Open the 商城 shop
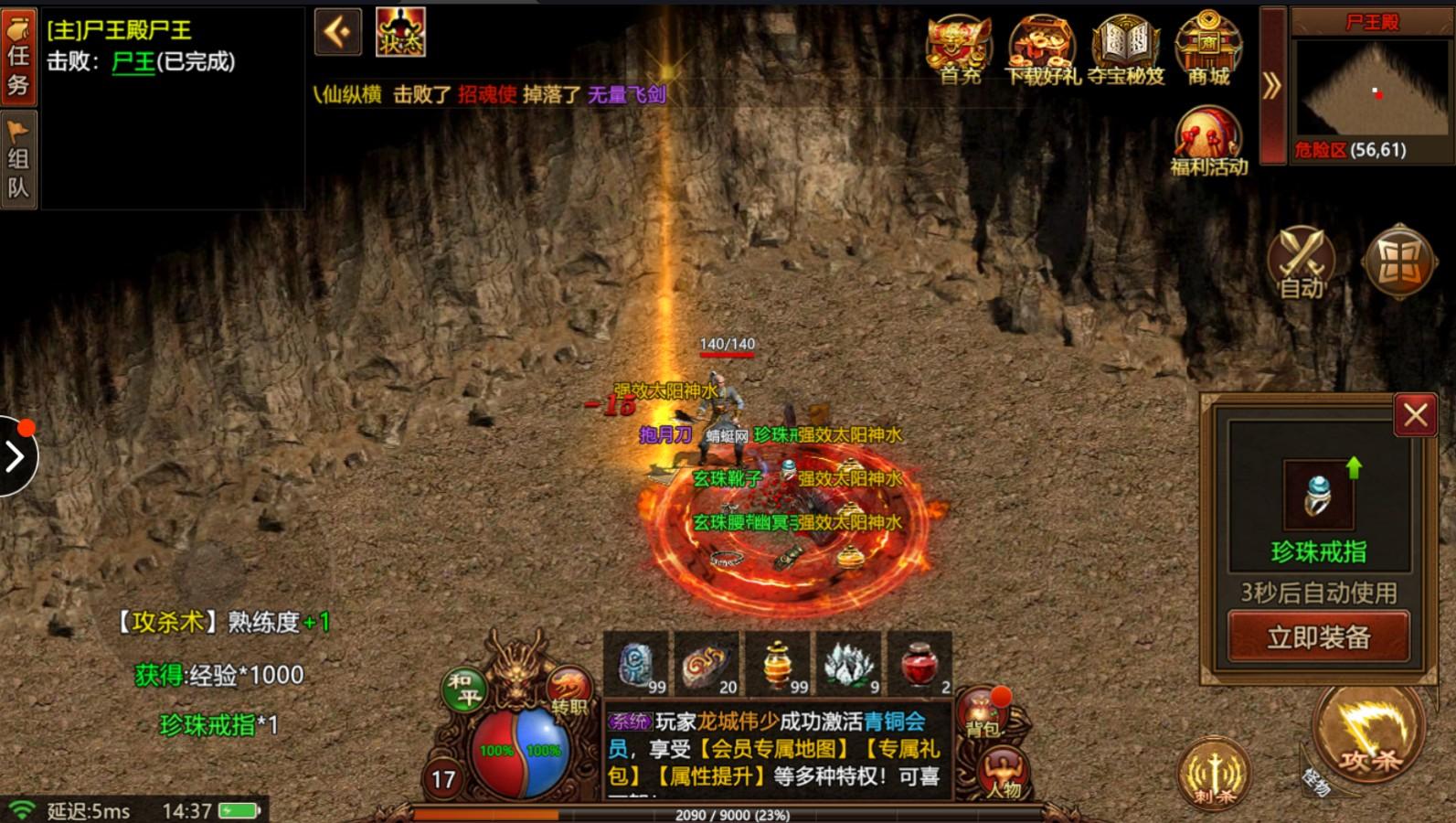 point(1208,49)
